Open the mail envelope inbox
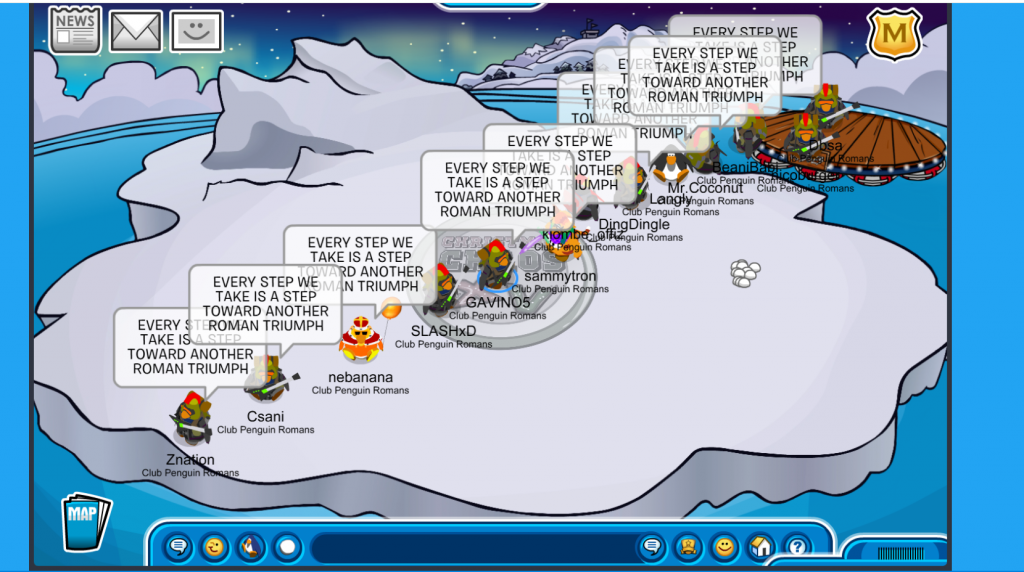The width and height of the screenshot is (1024, 572). click(x=136, y=31)
